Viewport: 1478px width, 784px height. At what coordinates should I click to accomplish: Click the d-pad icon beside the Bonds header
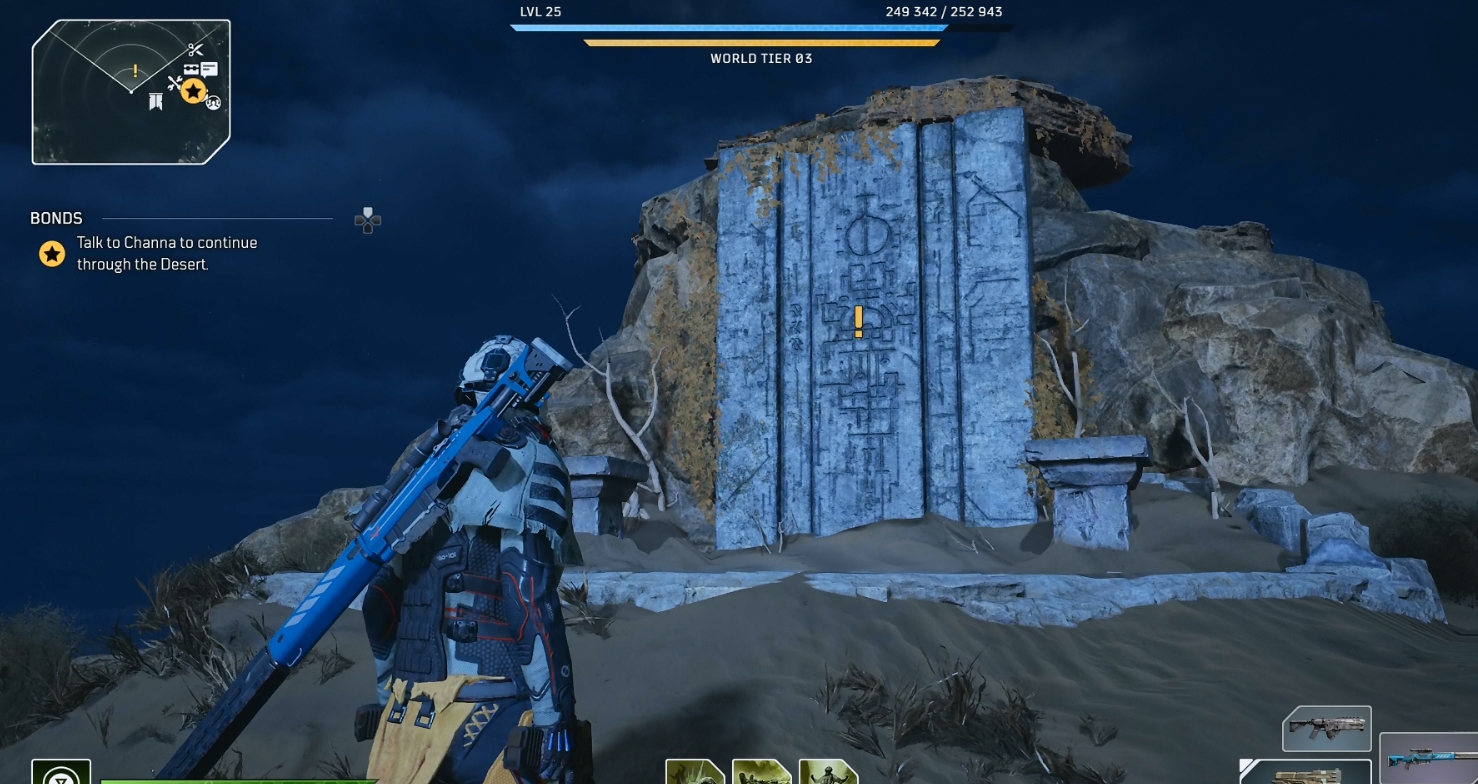pyautogui.click(x=367, y=221)
